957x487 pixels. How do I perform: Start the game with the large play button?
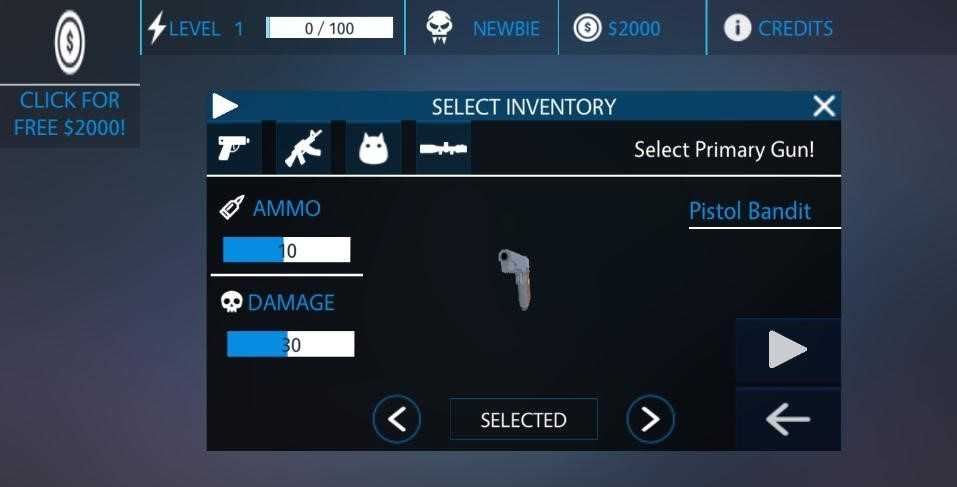(x=787, y=350)
